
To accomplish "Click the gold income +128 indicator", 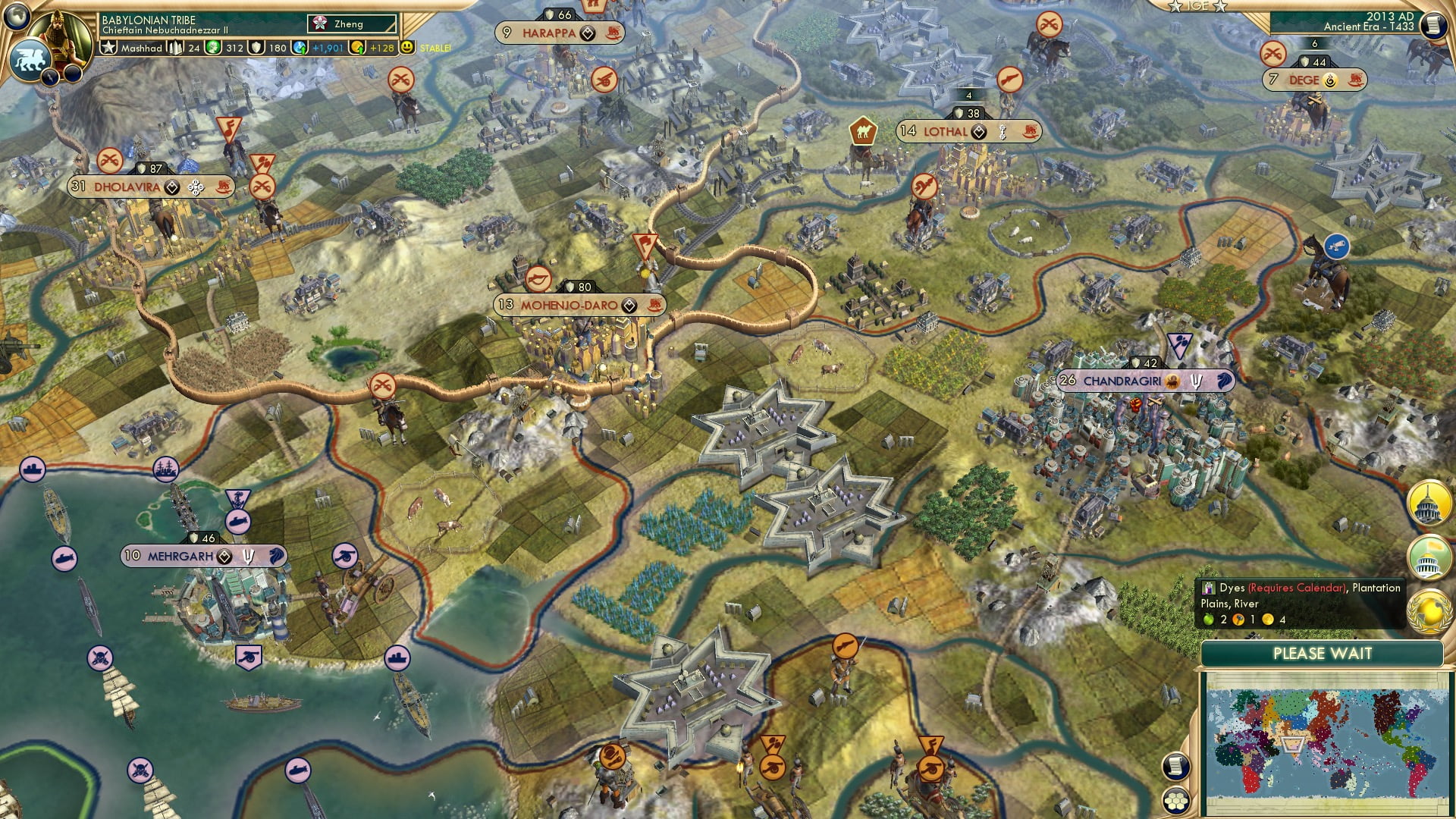I will pos(380,47).
